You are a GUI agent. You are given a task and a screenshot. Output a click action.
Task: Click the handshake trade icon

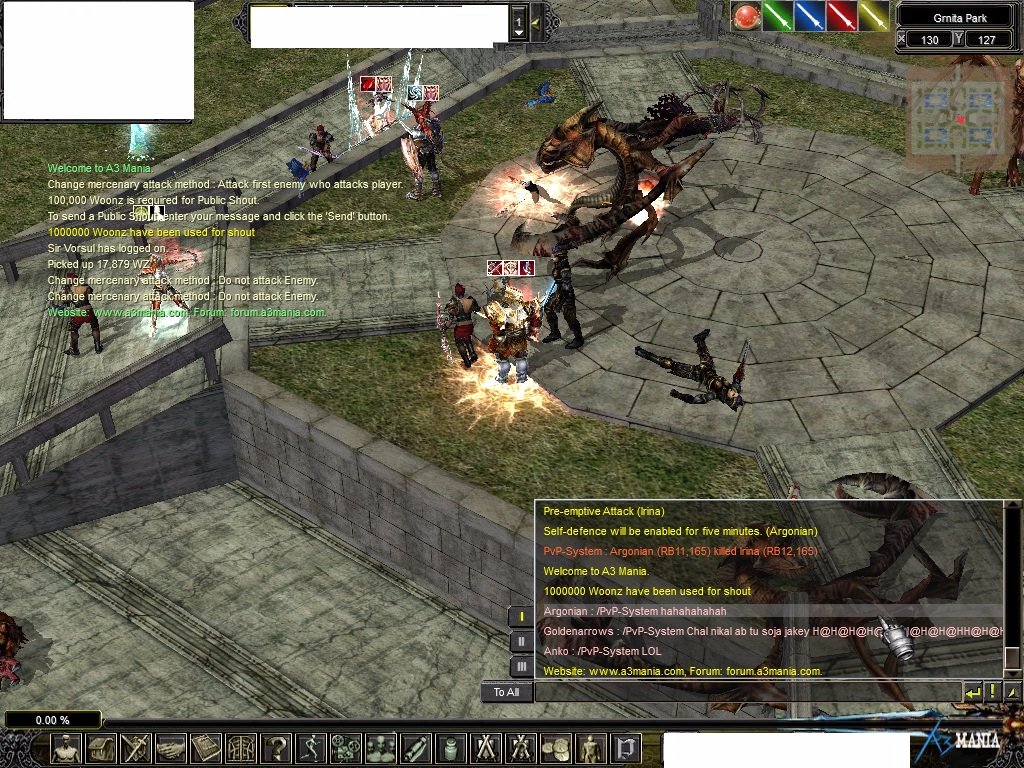(171, 747)
